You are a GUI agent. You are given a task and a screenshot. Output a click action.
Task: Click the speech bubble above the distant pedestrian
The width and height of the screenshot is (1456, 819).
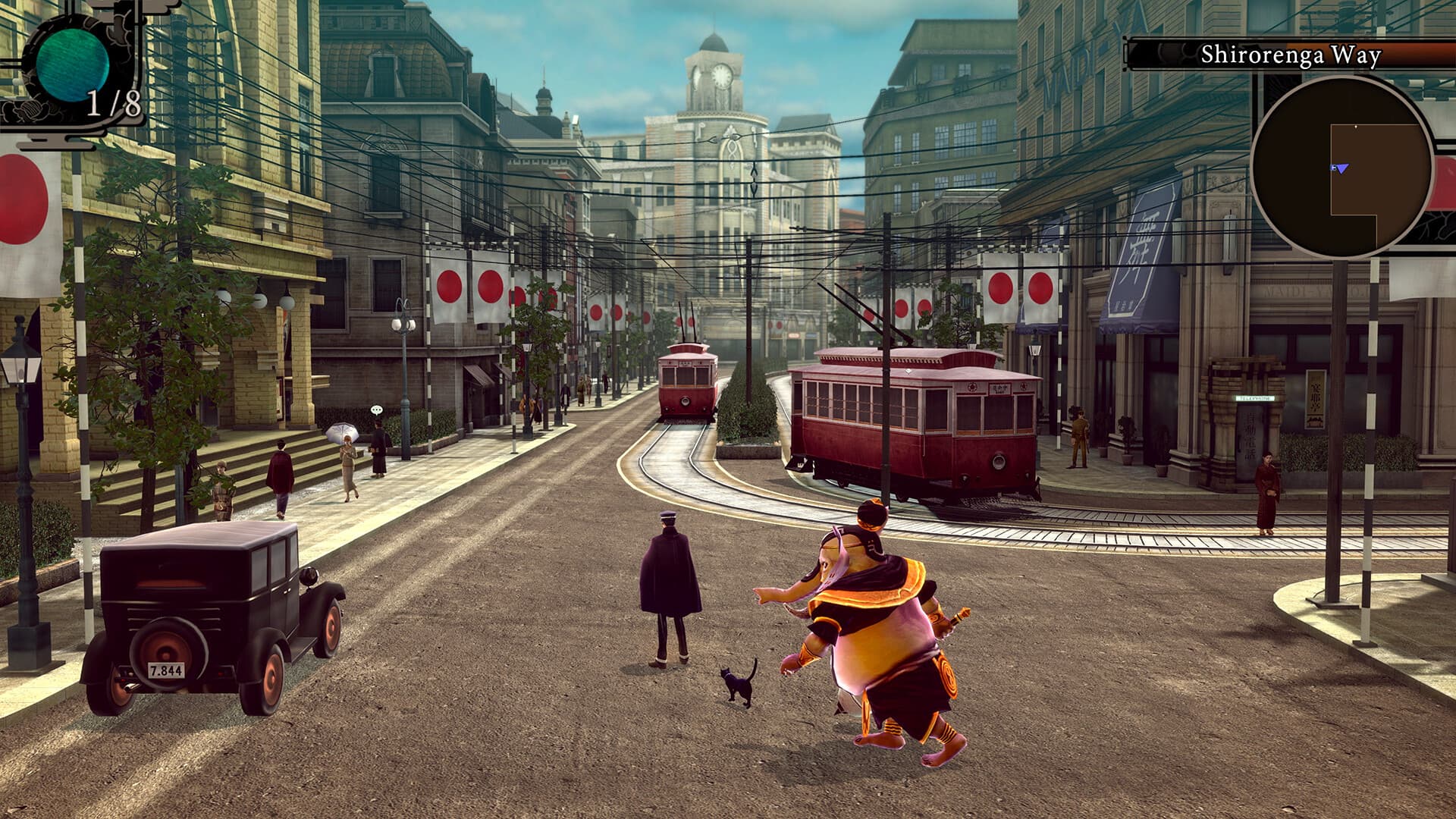click(x=377, y=409)
